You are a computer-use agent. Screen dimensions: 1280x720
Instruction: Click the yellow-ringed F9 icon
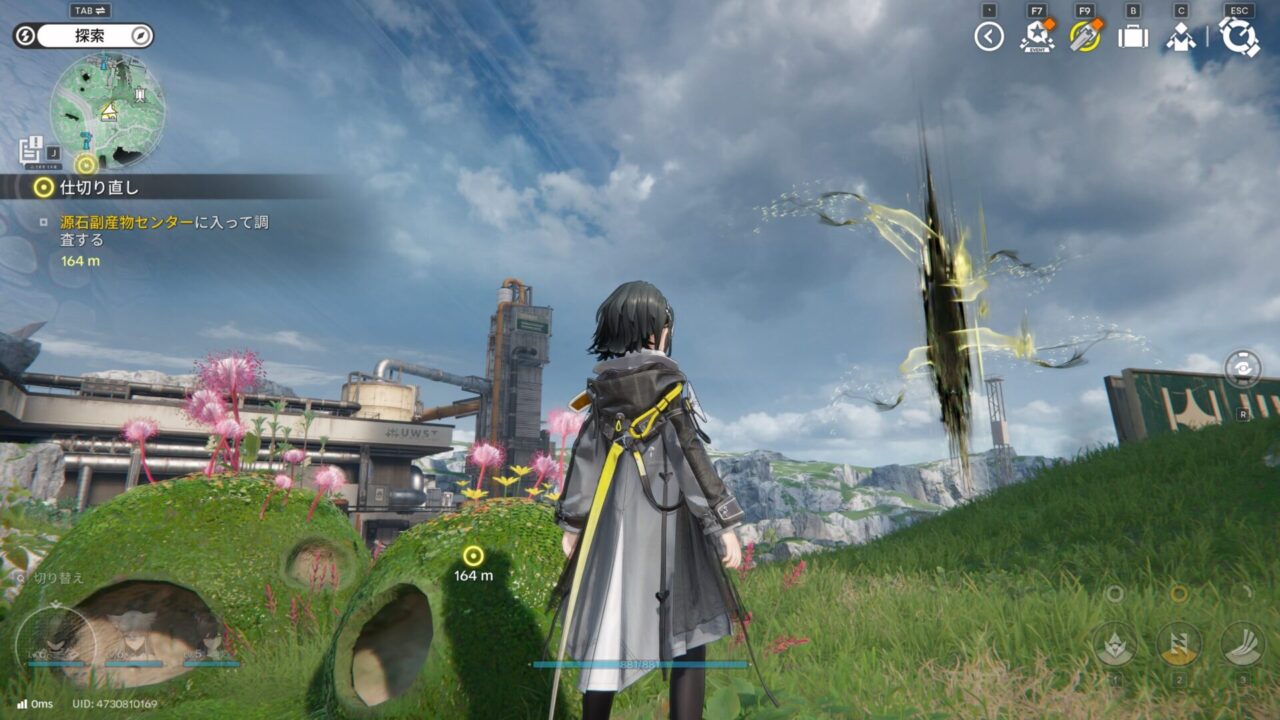pos(1084,37)
